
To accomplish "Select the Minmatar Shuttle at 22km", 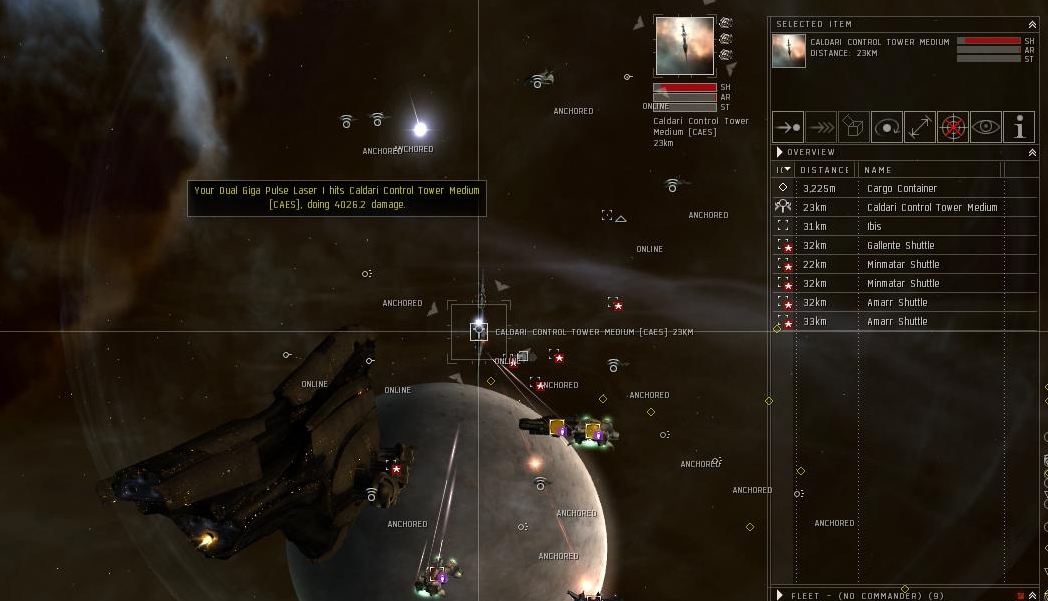I will 902,264.
